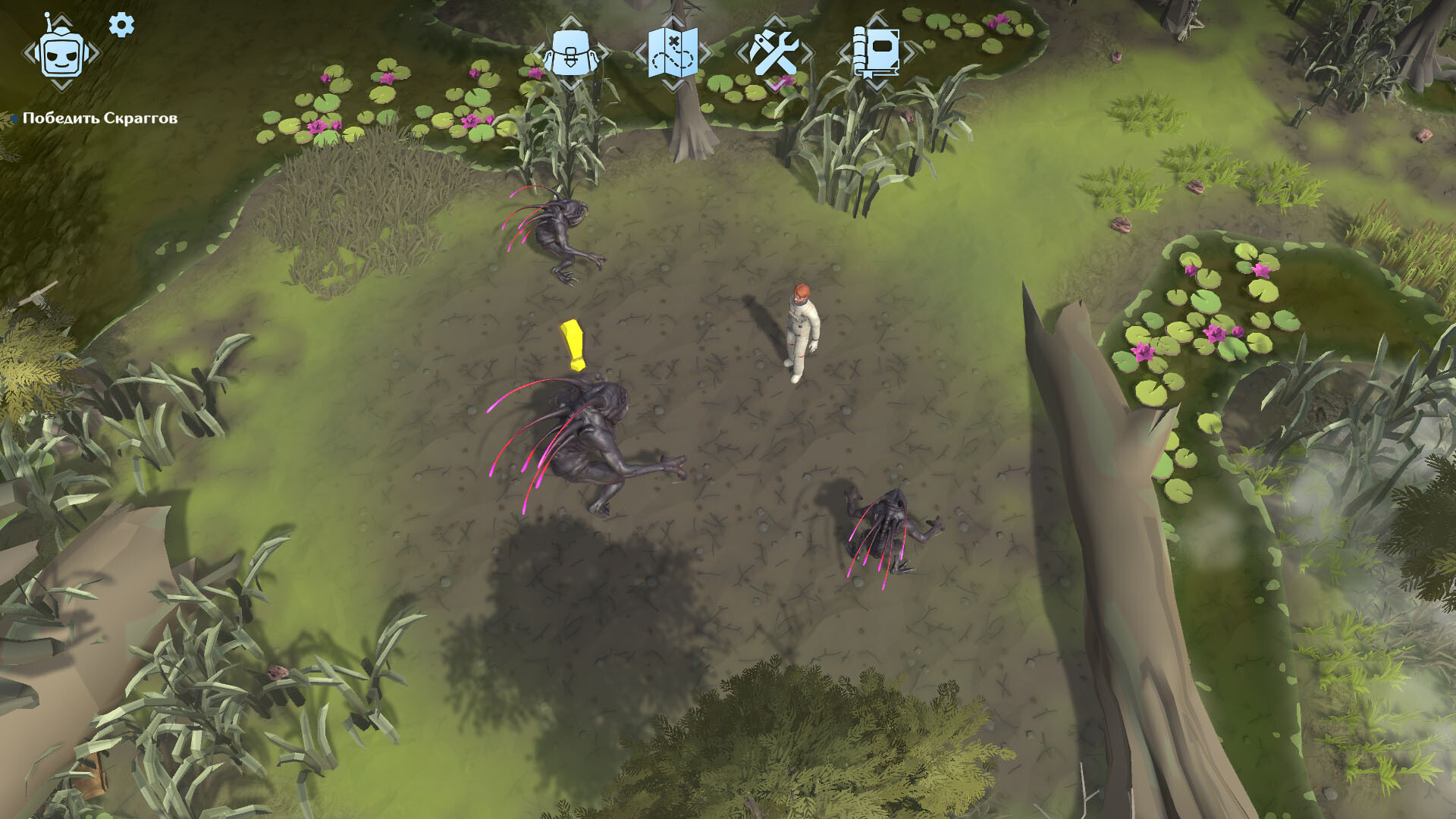
Task: Show the treasure map
Action: coord(673,52)
